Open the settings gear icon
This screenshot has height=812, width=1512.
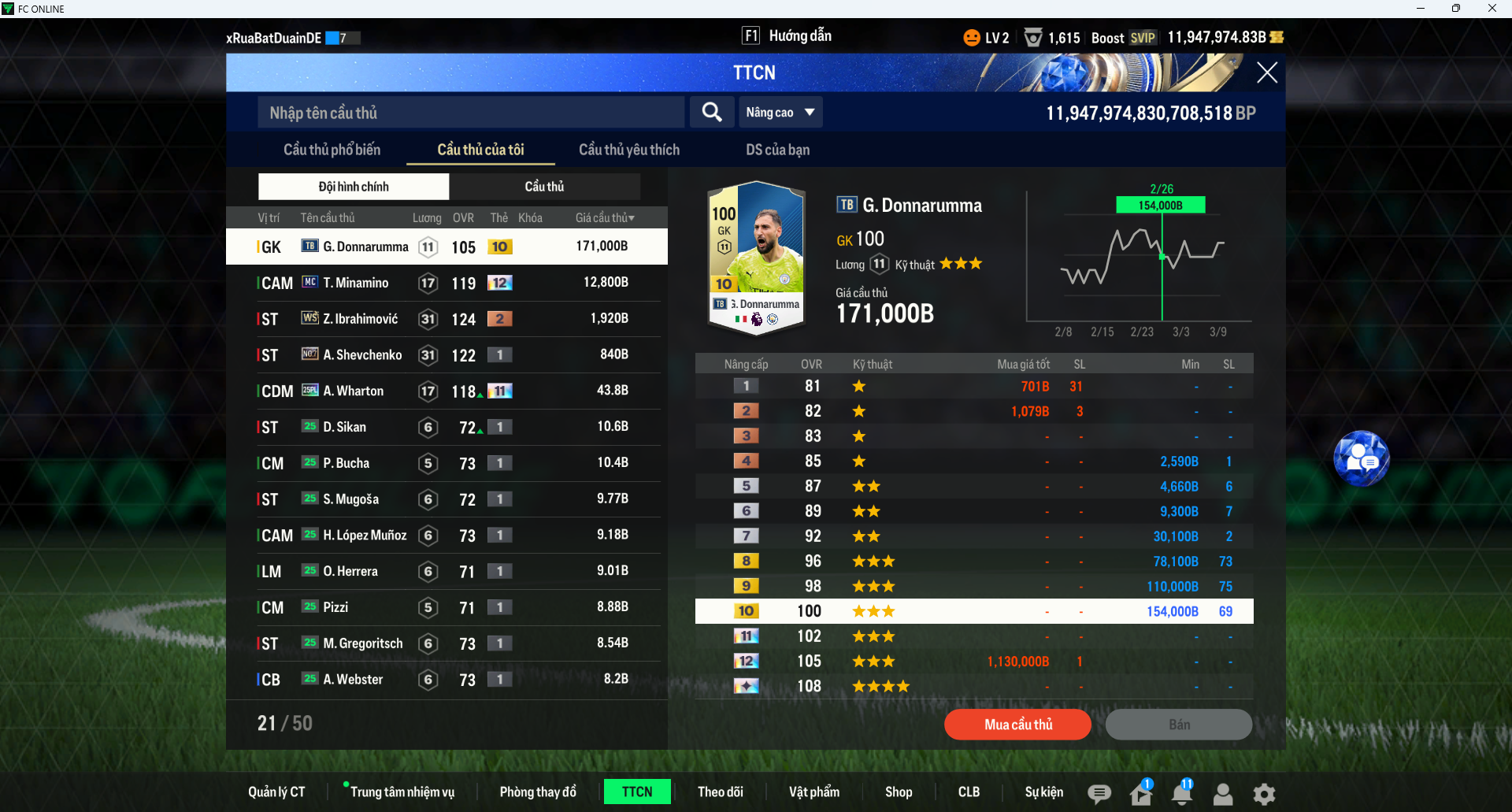[1264, 794]
